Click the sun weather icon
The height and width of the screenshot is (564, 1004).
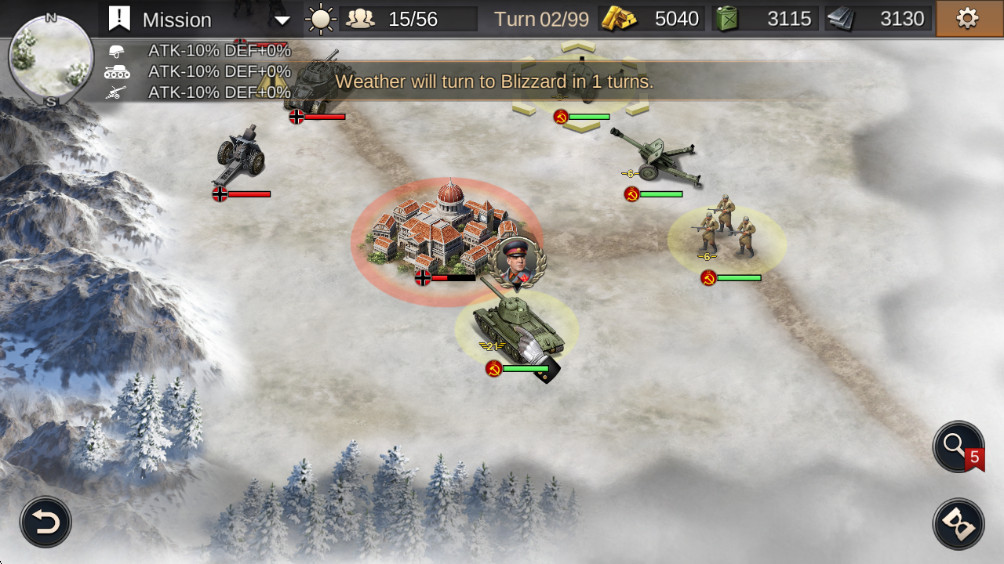320,19
